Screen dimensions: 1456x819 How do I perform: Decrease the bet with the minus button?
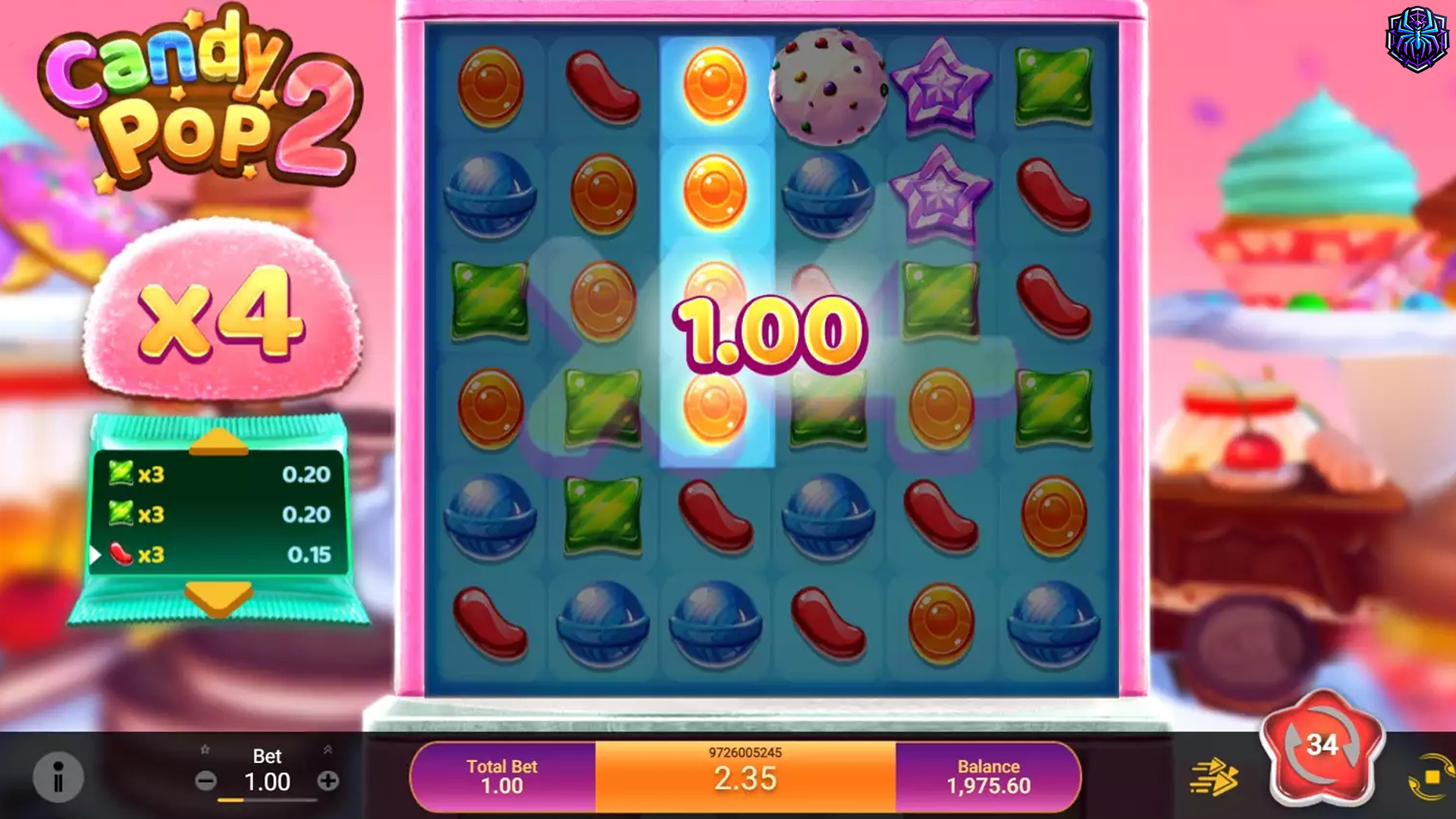pyautogui.click(x=206, y=782)
